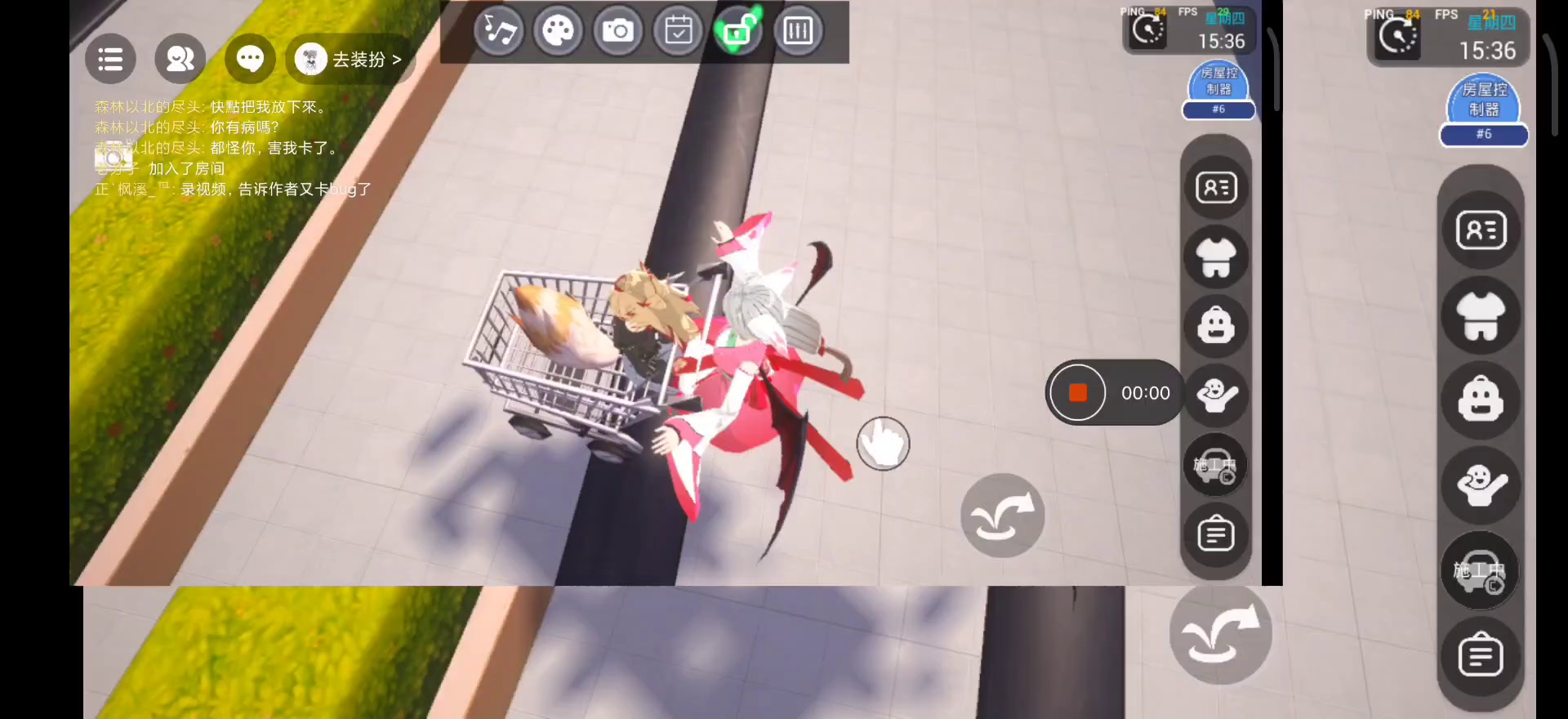Open the chat speech bubble
Screen dimensions: 1568x719
tap(250, 59)
